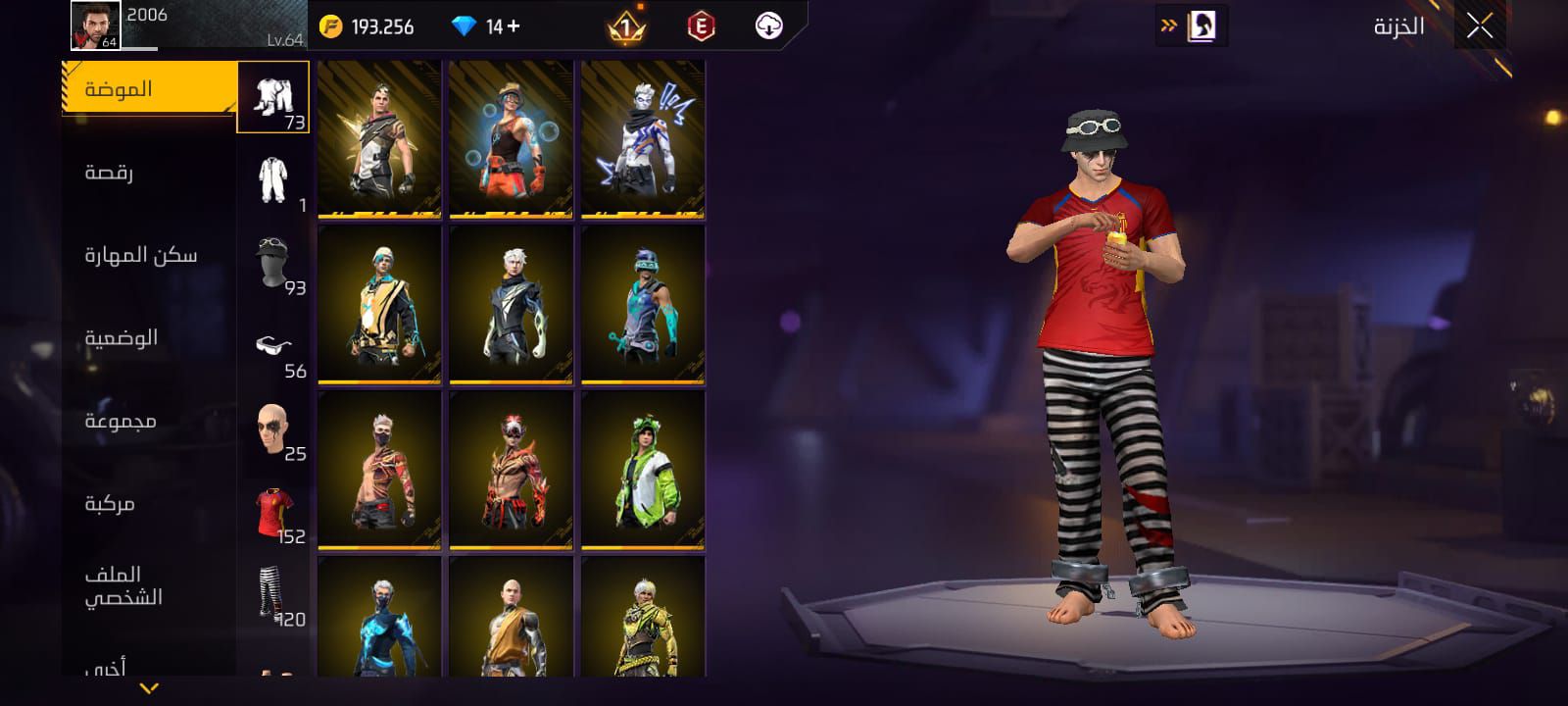Screen dimensions: 1568x706
Task: Switch to the sunglasses sub-tab showing 56
Action: [x=273, y=346]
